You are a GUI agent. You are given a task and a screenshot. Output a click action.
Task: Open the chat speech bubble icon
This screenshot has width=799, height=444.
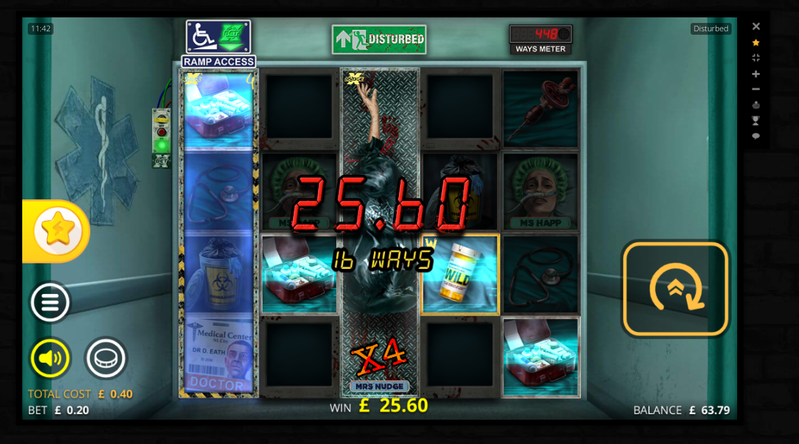756,136
